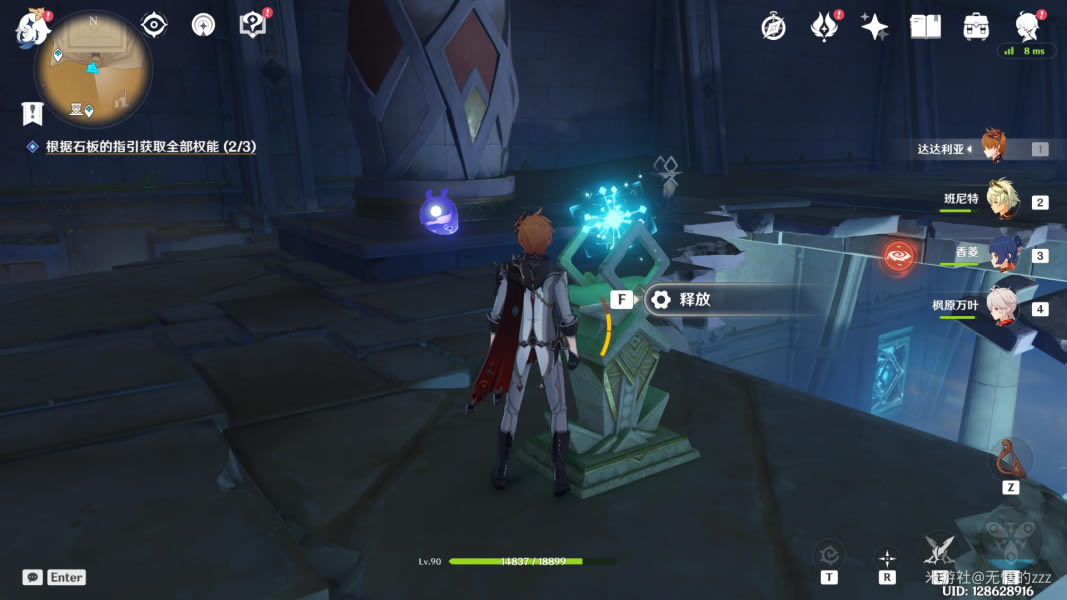Open the Wish four-pointed star icon
The width and height of the screenshot is (1067, 600).
click(875, 28)
